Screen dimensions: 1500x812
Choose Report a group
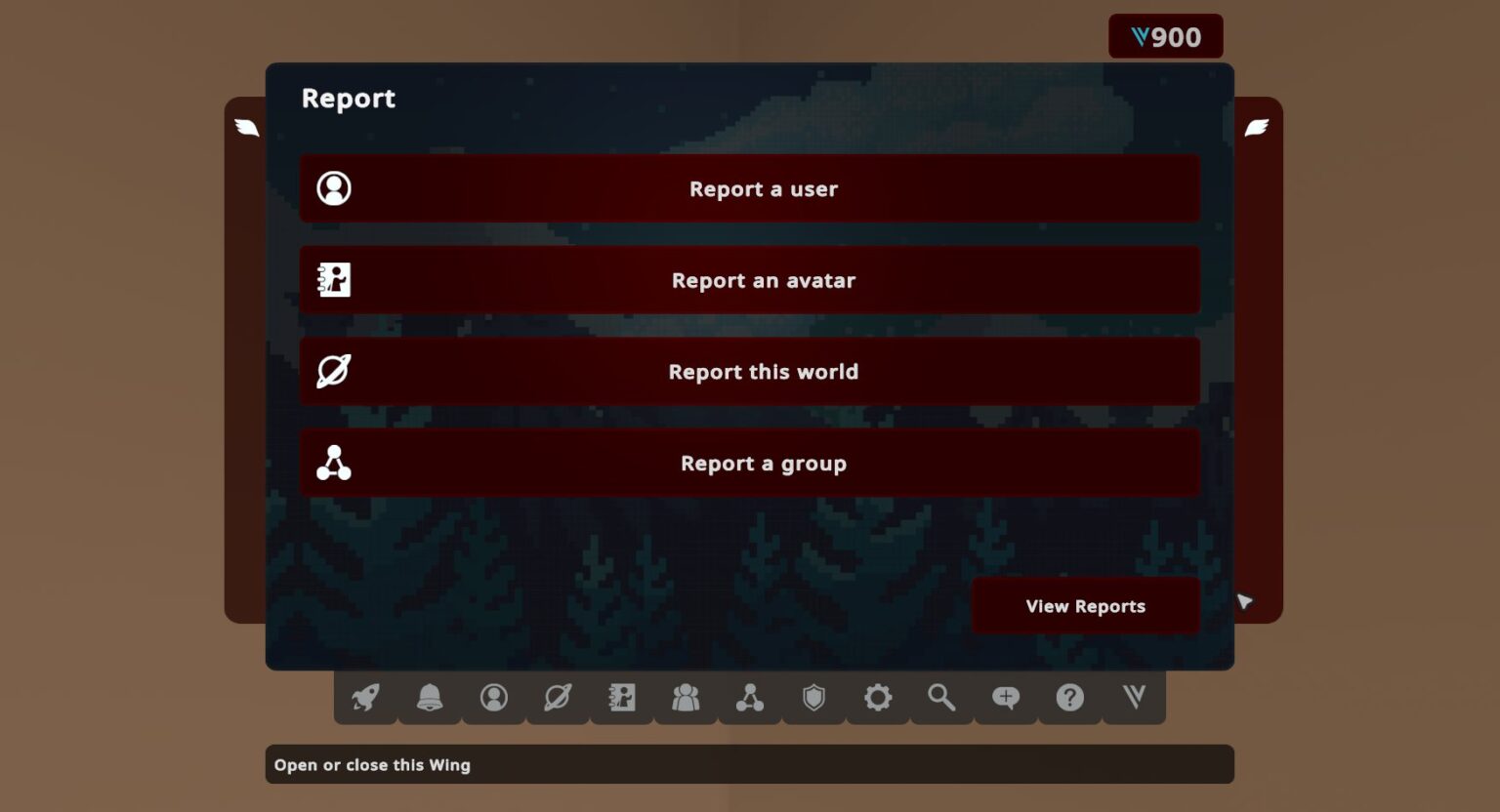tap(750, 463)
